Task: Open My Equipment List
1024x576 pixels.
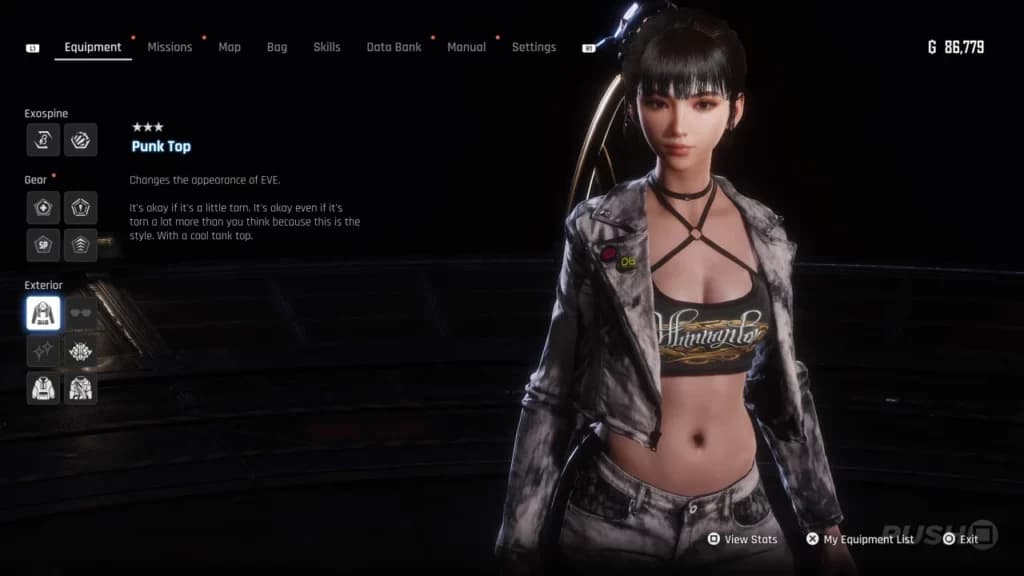Action: click(860, 539)
